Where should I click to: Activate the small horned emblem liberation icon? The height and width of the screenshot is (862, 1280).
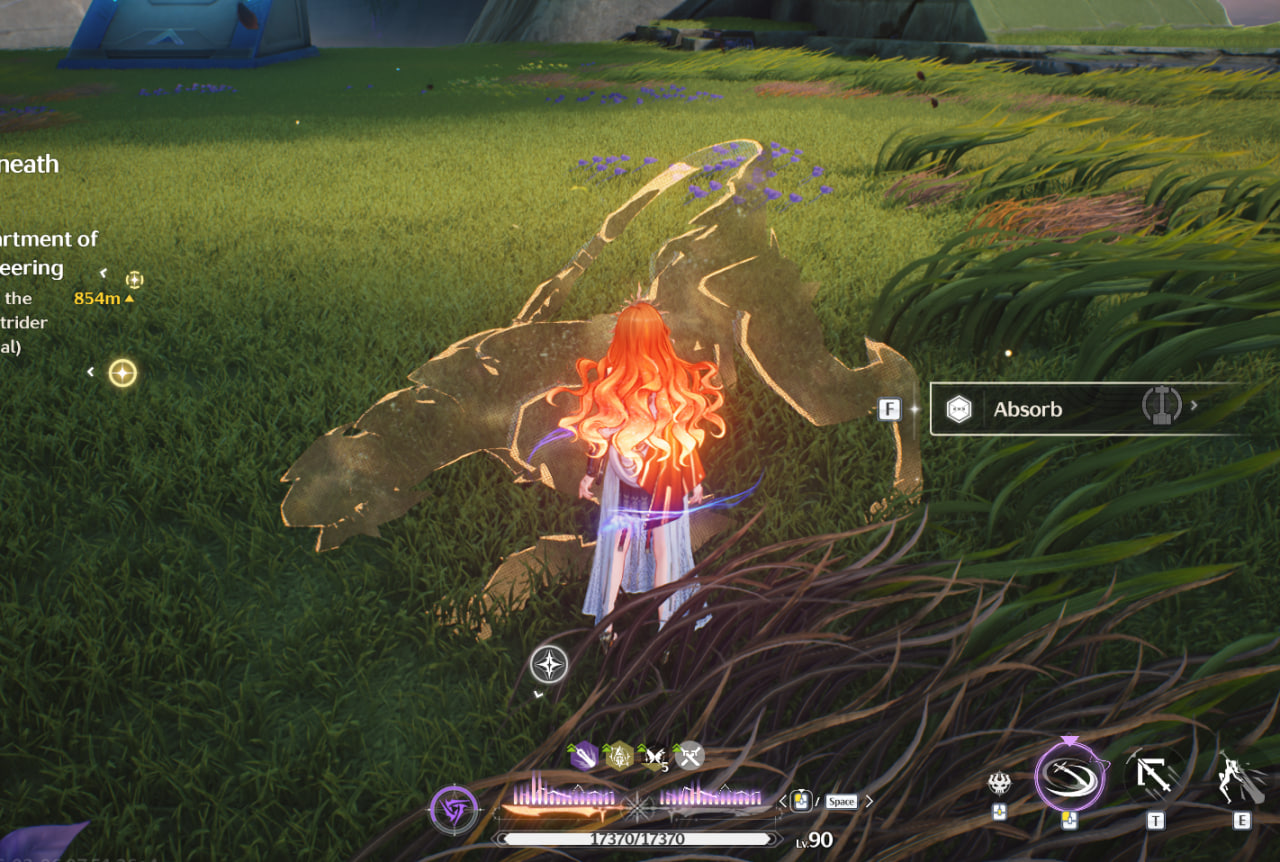click(998, 783)
